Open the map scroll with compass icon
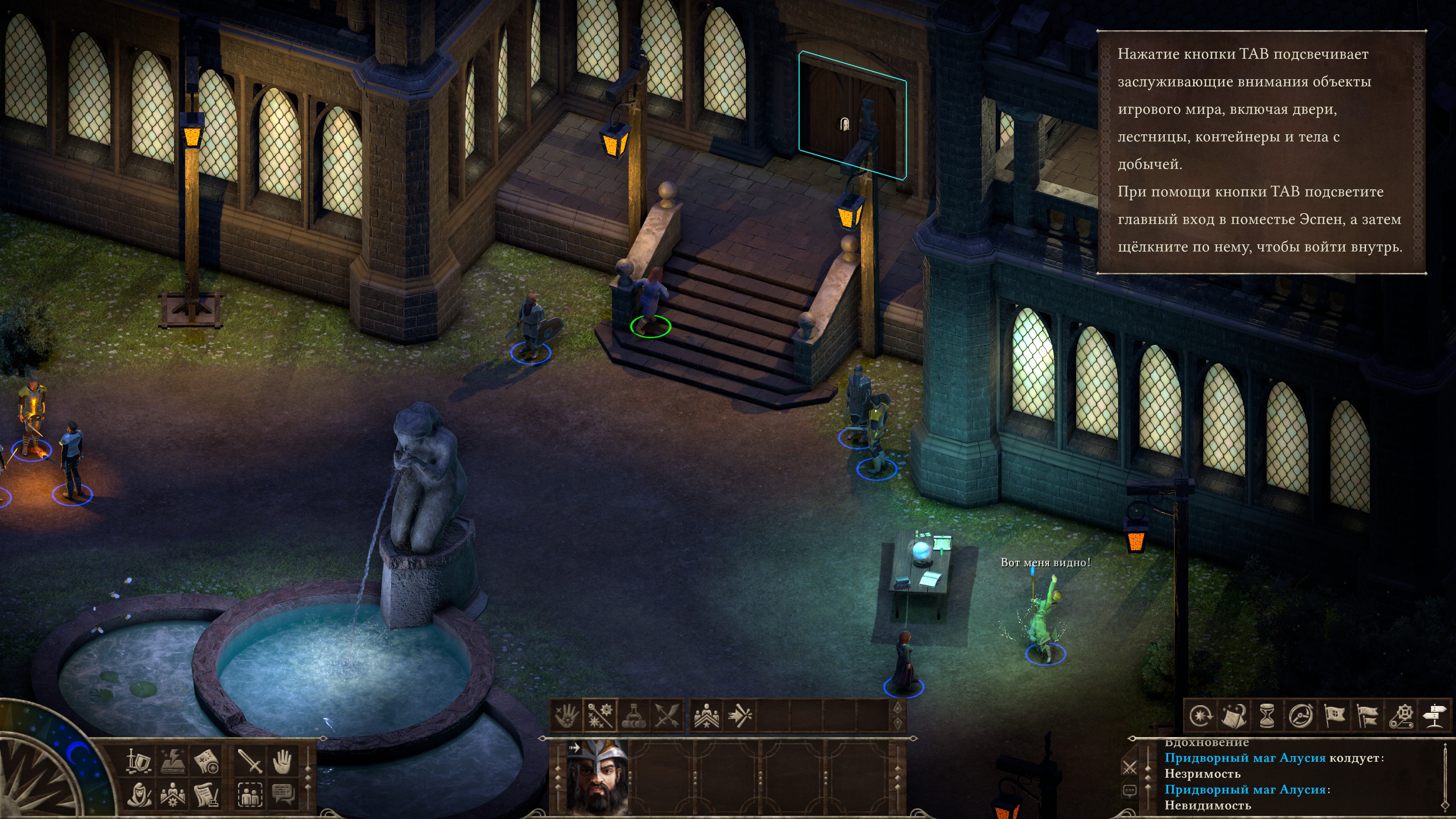The height and width of the screenshot is (819, 1456). (x=207, y=761)
